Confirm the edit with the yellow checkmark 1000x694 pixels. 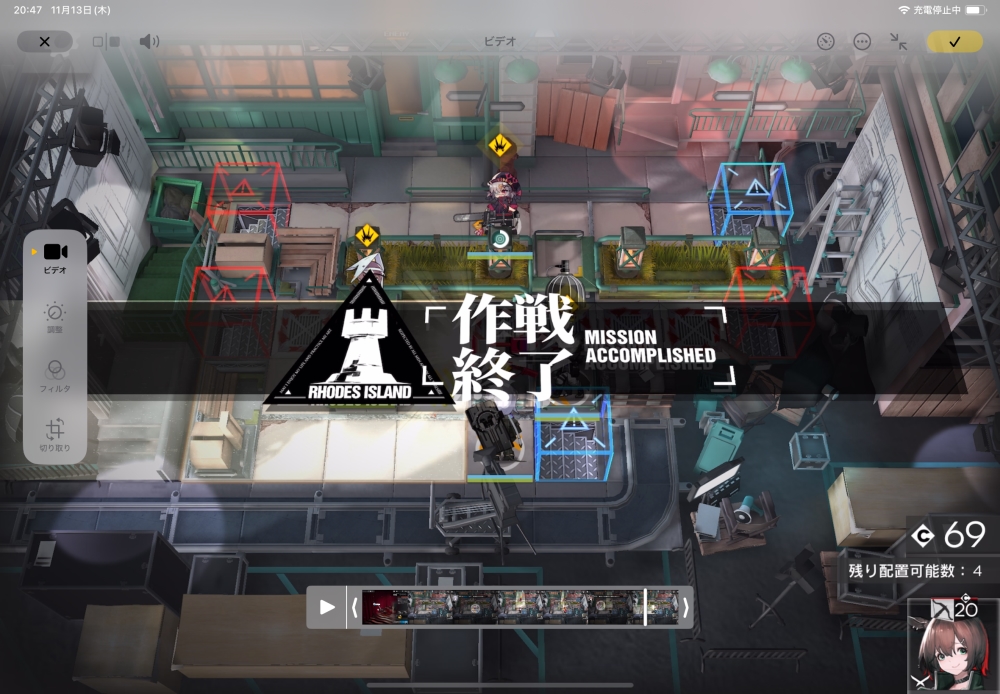click(954, 42)
